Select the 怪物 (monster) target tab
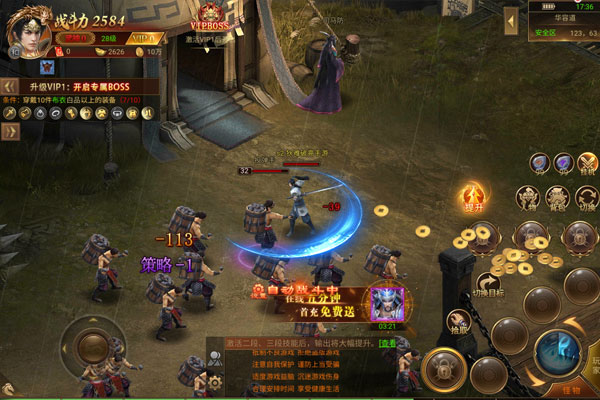 (571, 390)
